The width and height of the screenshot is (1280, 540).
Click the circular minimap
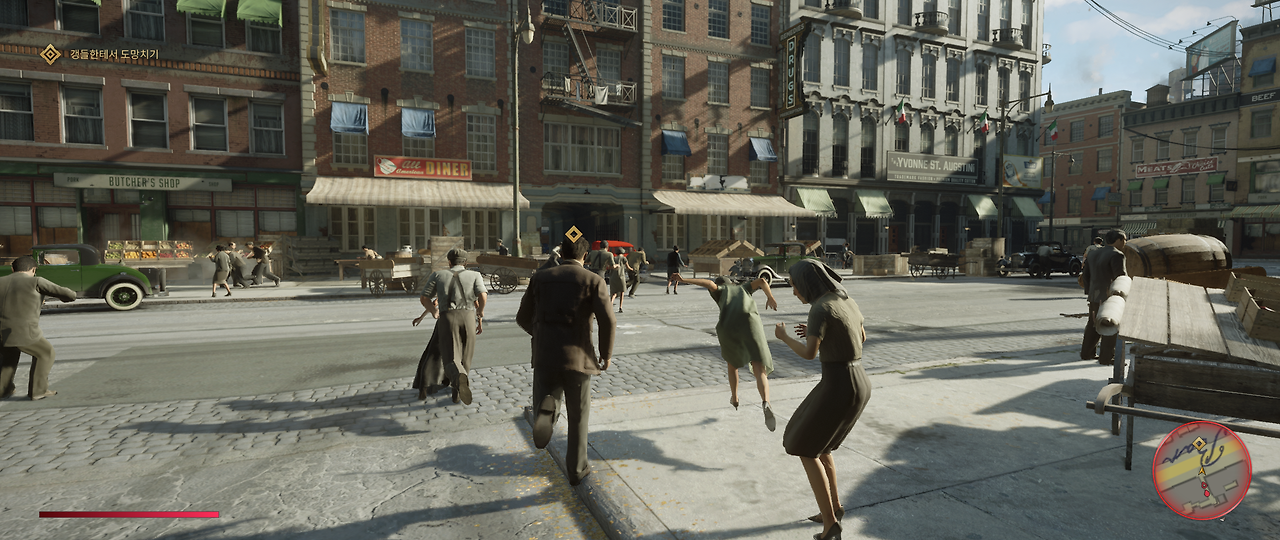click(1201, 469)
